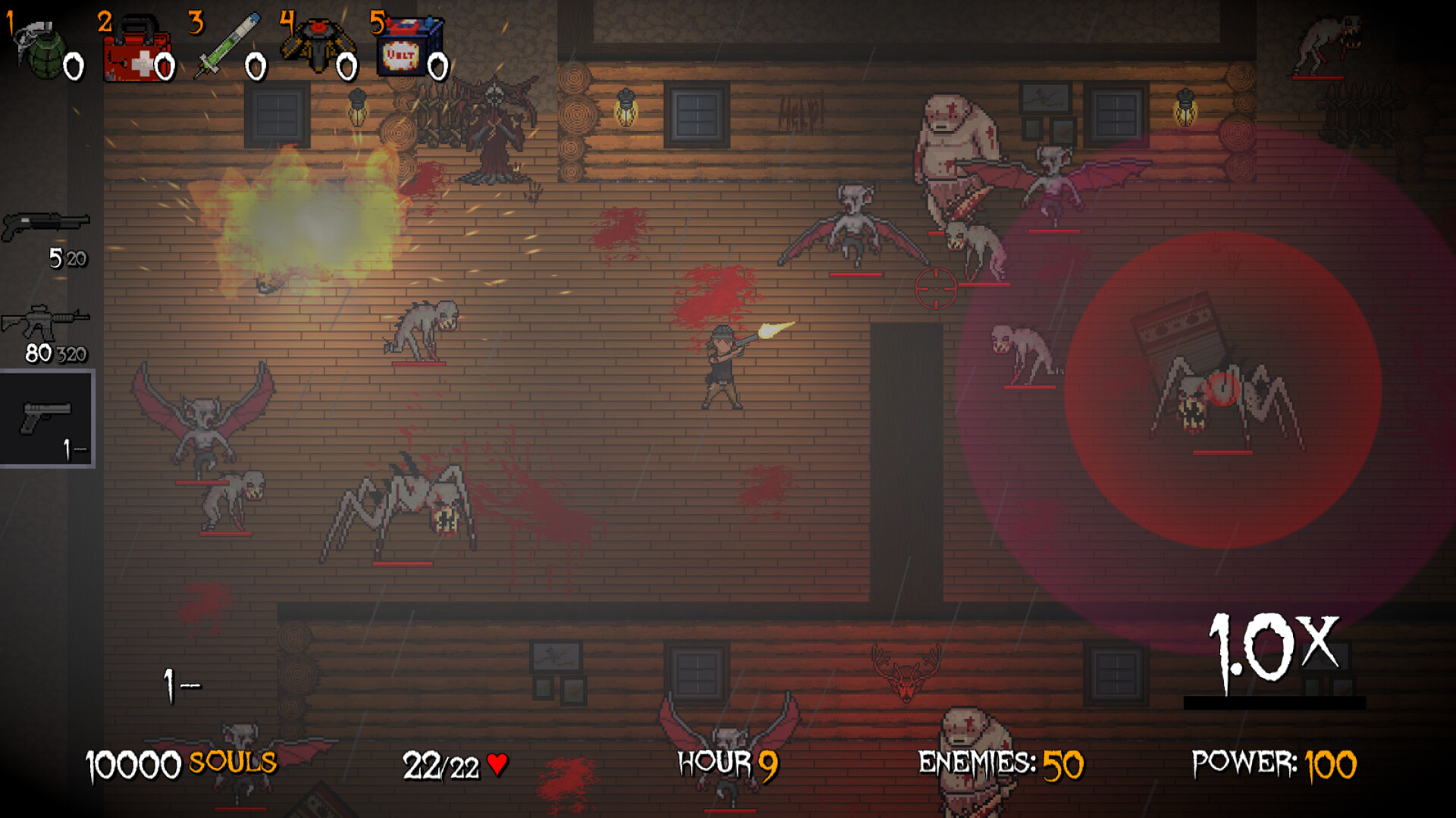1456x818 pixels.
Task: Select the spider drone in item slot 4
Action: [318, 45]
